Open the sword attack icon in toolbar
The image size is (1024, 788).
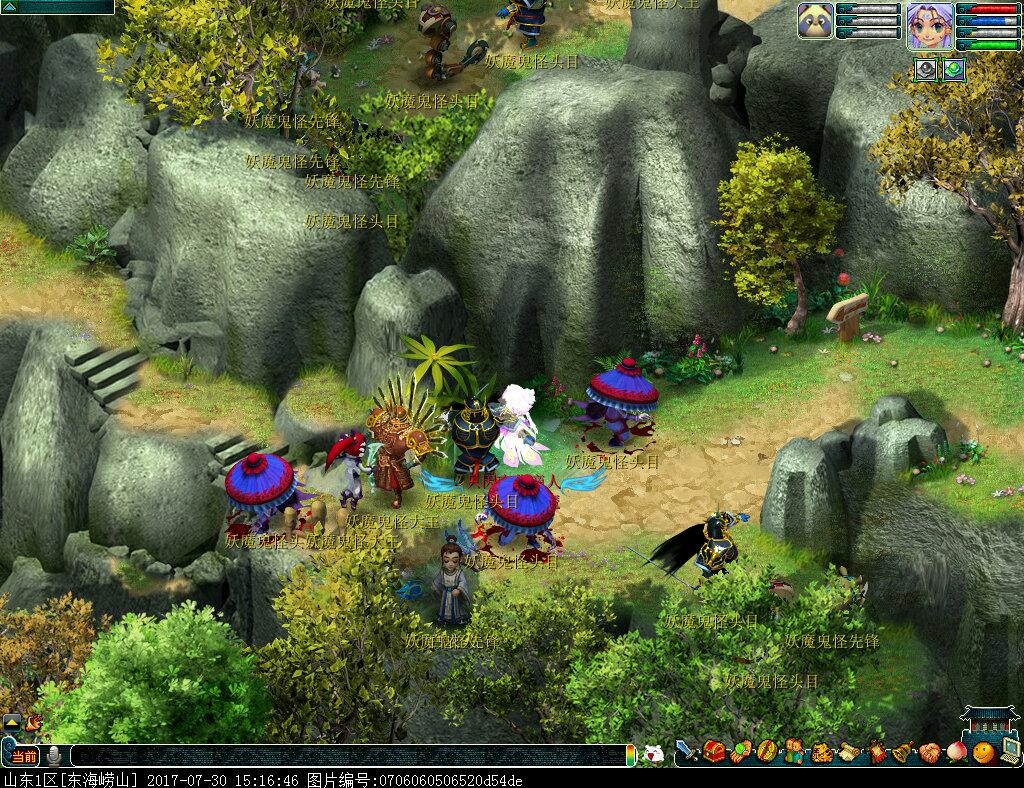point(686,750)
